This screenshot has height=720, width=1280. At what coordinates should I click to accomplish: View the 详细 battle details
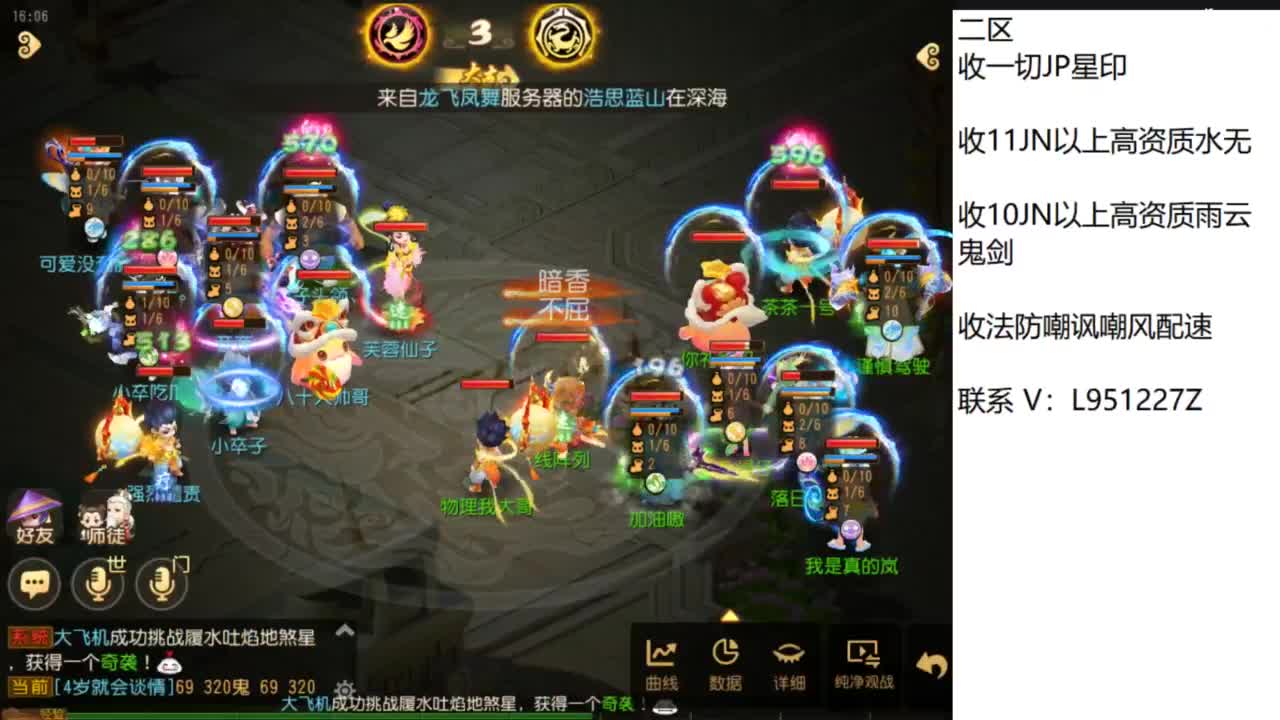click(791, 663)
